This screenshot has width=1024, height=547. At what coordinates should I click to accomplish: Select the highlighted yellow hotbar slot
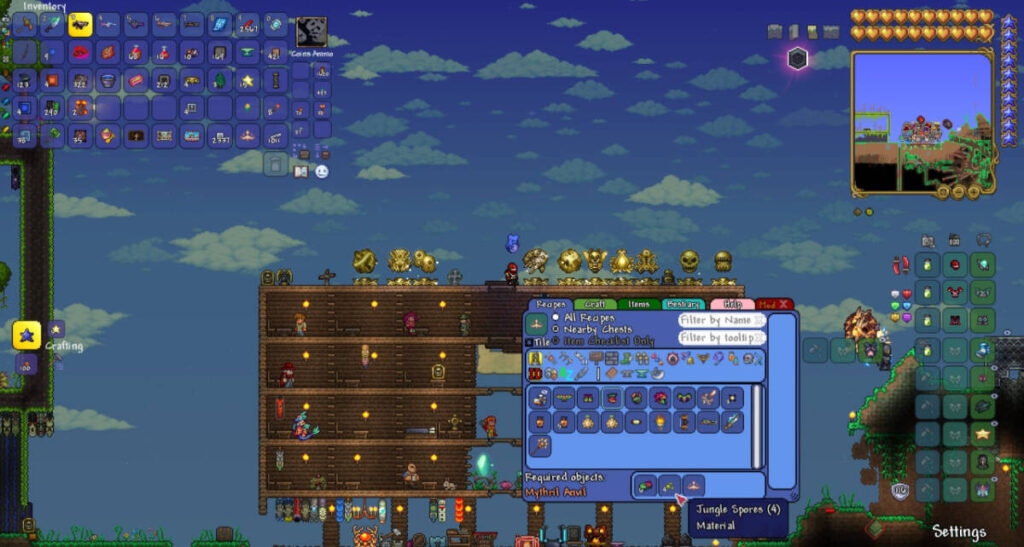[x=81, y=24]
